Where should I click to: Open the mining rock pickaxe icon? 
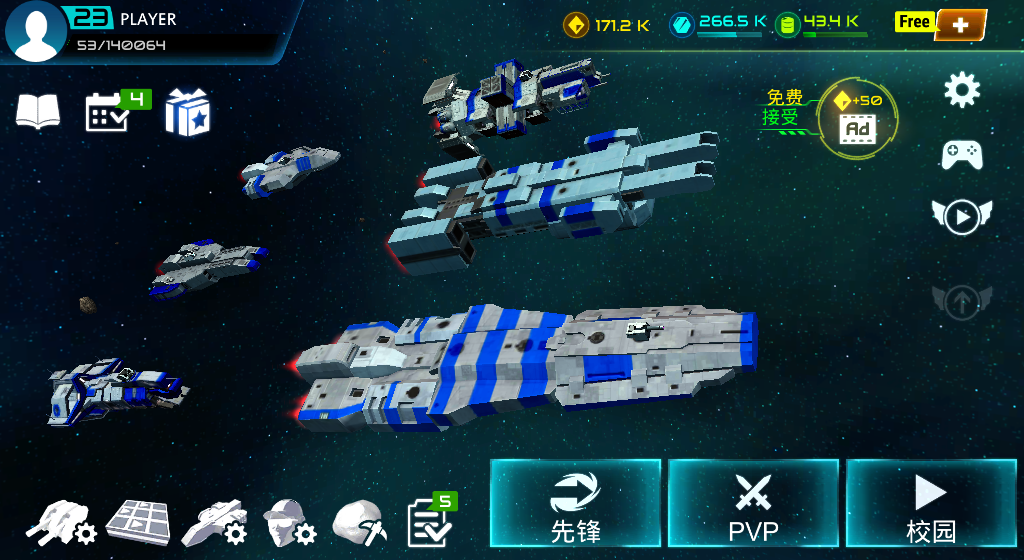click(359, 521)
